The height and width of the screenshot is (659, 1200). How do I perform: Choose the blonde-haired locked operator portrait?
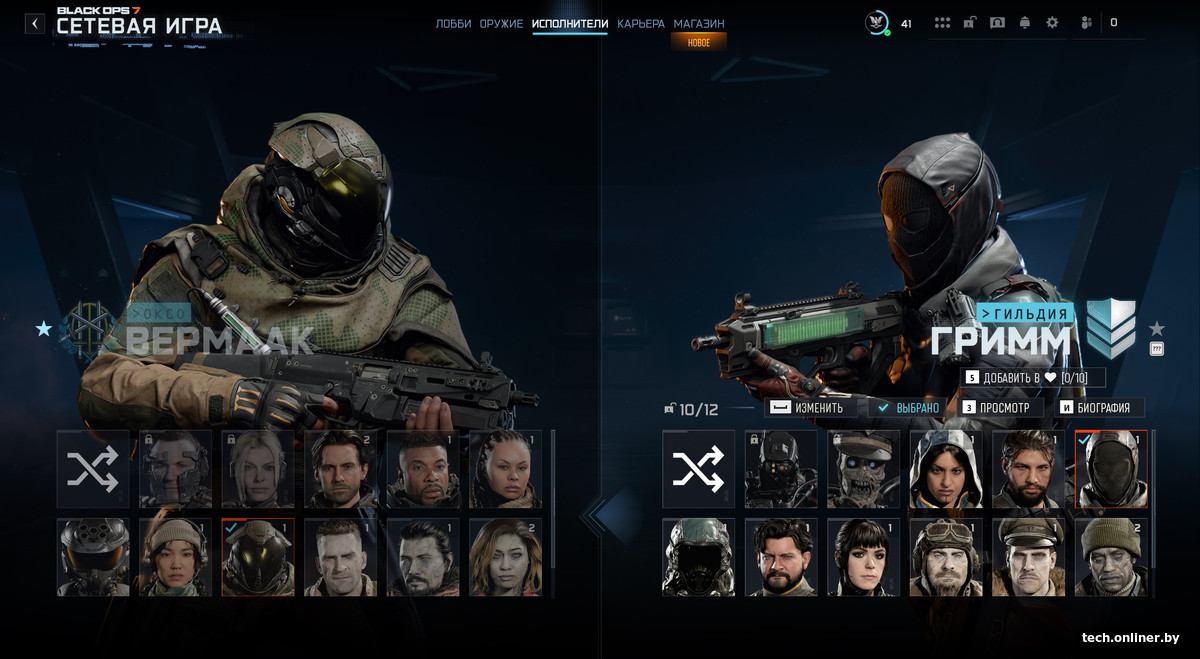(x=258, y=469)
